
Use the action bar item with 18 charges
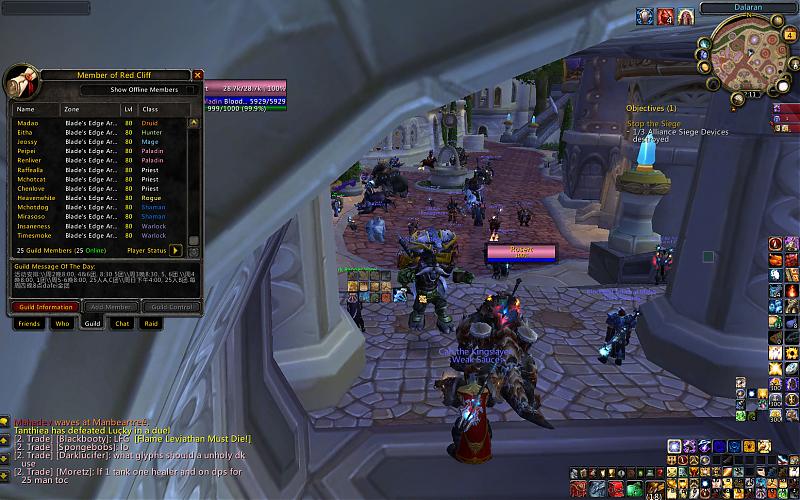tap(652, 489)
